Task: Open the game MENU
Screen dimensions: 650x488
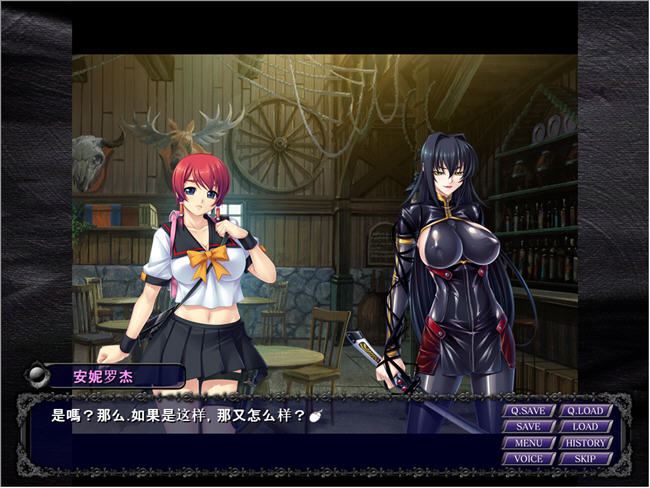Action: (x=528, y=443)
